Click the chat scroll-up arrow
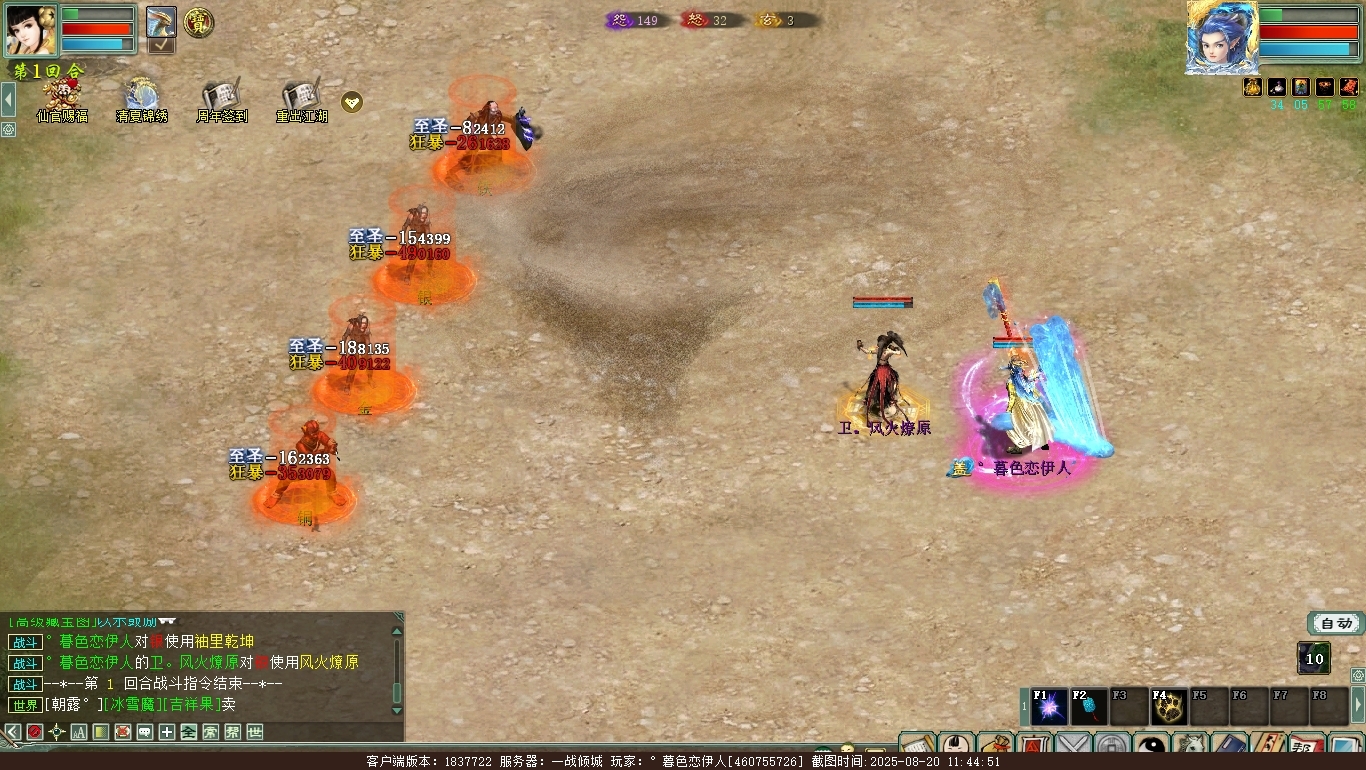 (397, 630)
